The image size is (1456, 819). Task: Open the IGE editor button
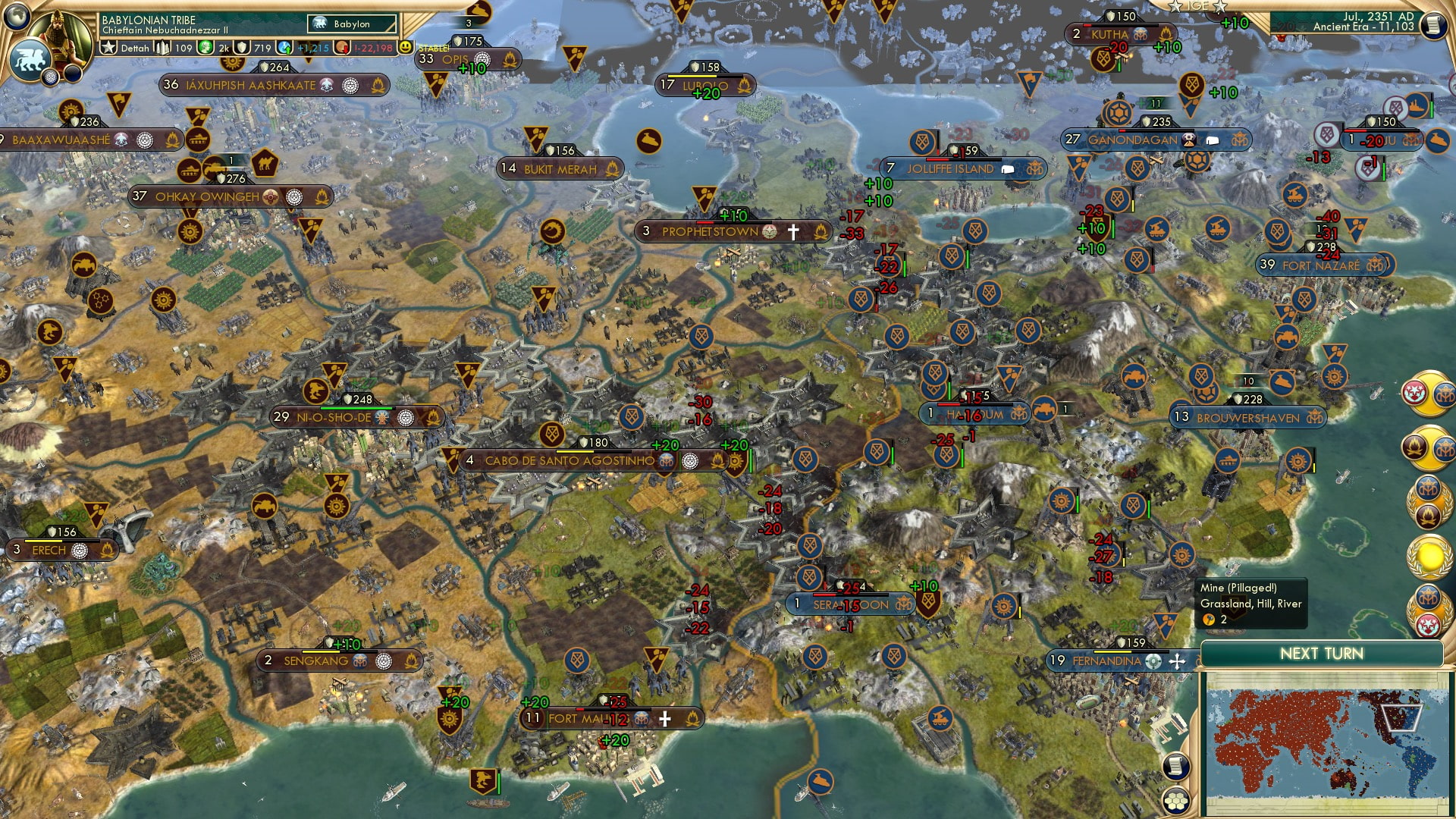click(x=1197, y=6)
